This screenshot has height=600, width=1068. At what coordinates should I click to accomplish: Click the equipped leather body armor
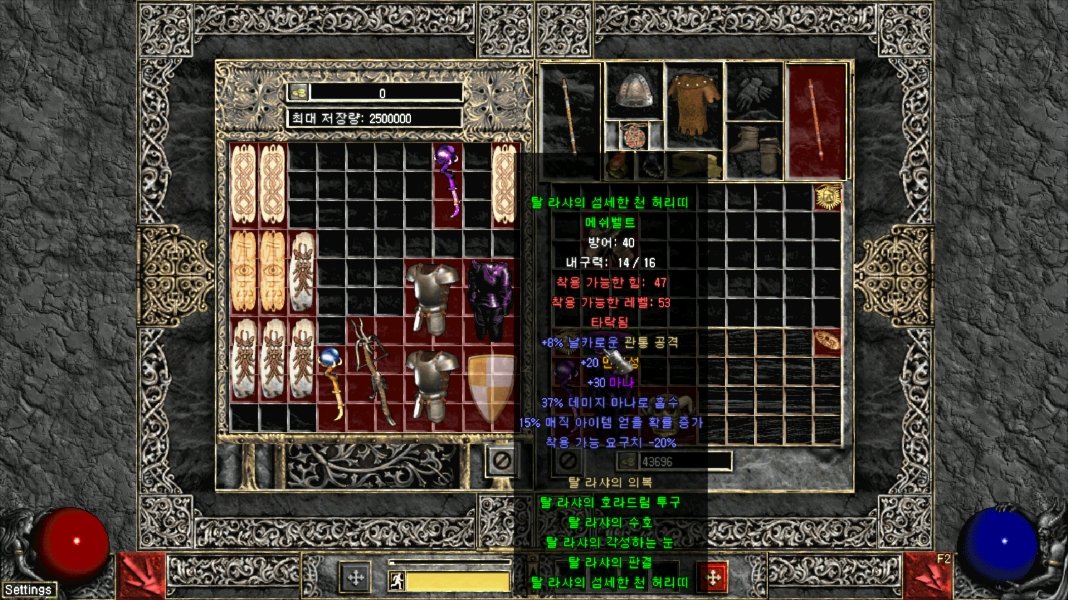[x=694, y=105]
